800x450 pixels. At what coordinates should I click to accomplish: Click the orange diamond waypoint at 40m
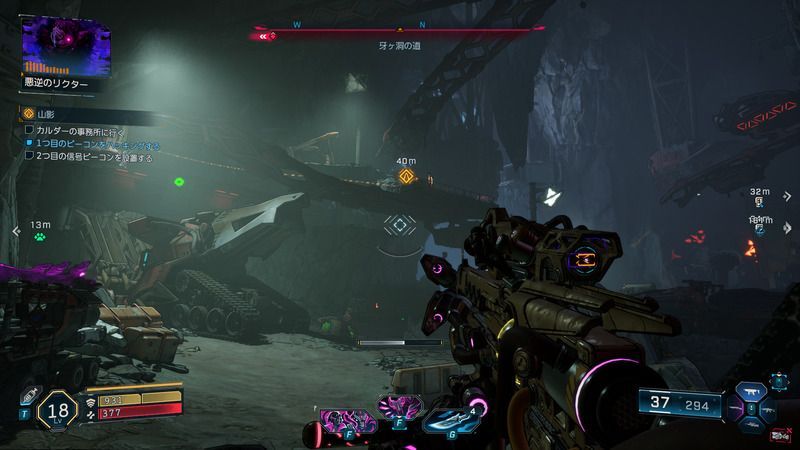coord(406,177)
